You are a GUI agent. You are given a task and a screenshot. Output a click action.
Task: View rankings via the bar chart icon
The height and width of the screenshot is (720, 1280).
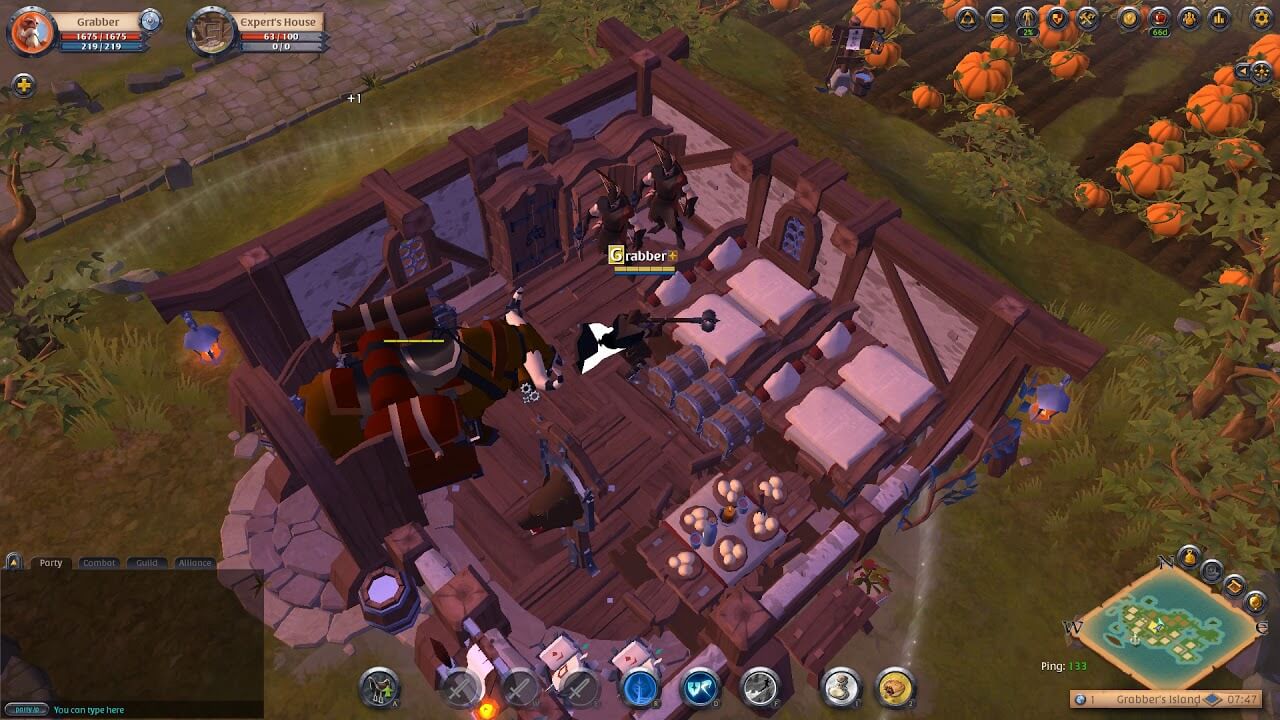(x=1219, y=18)
